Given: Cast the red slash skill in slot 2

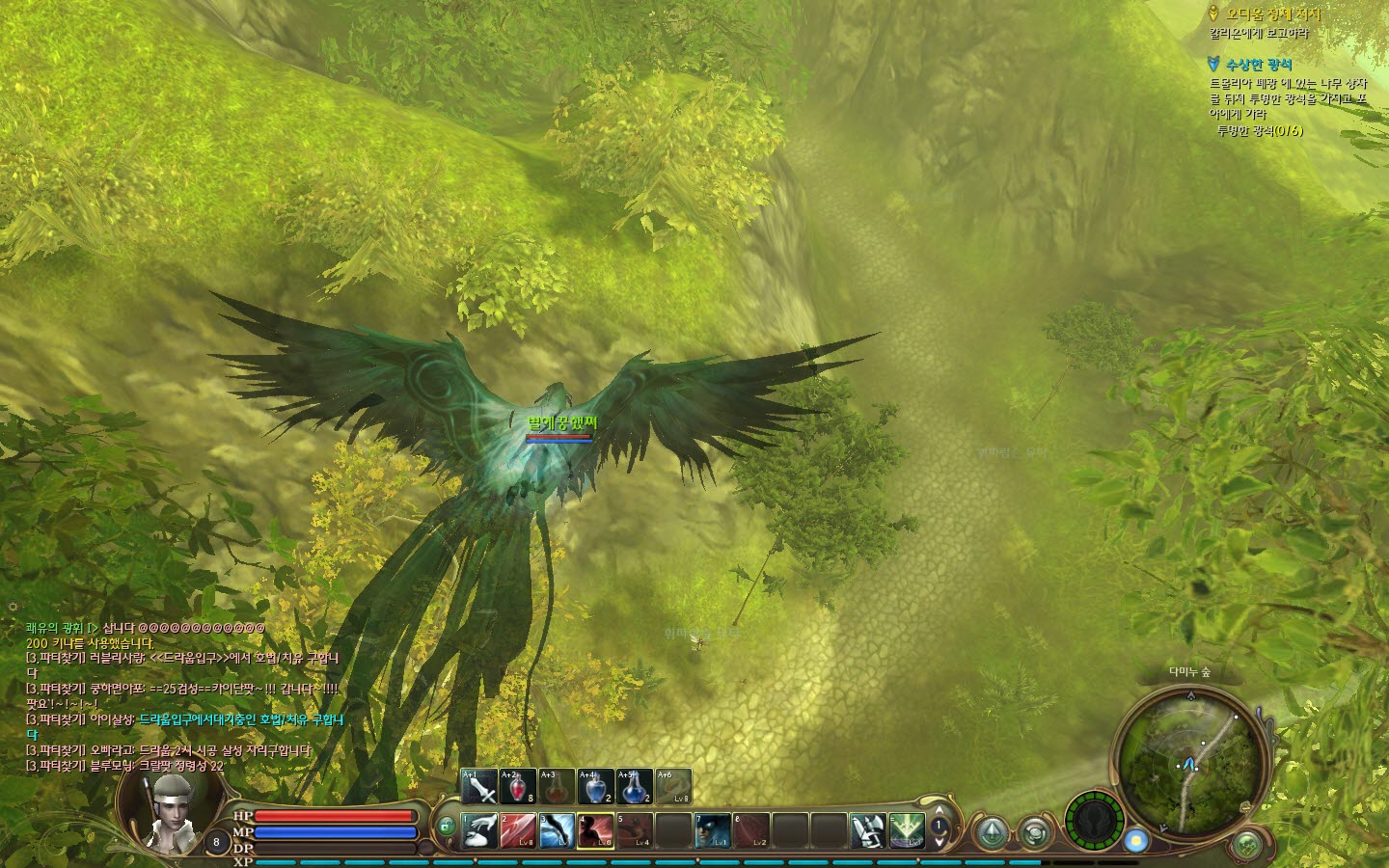Looking at the screenshot, I should (518, 830).
